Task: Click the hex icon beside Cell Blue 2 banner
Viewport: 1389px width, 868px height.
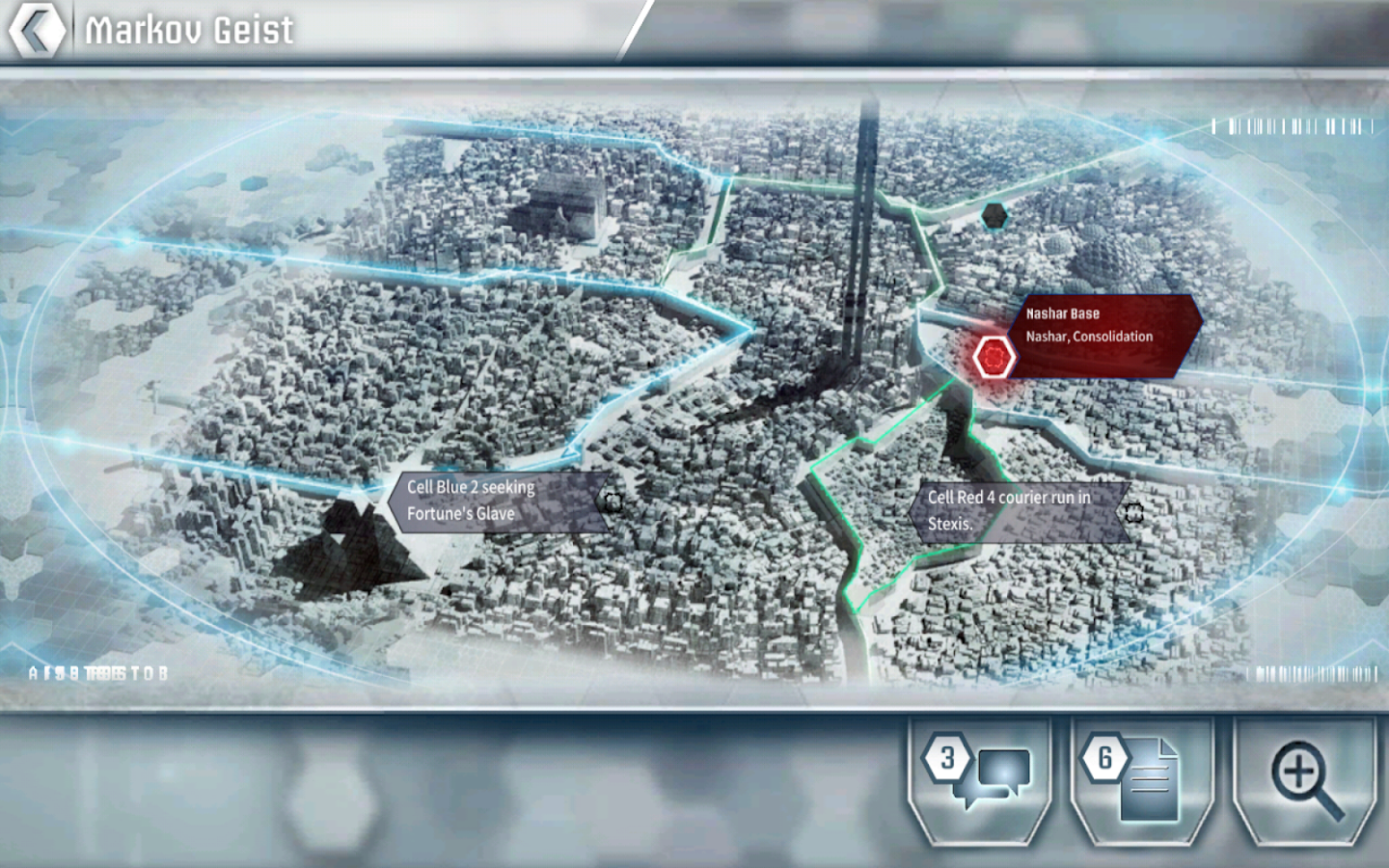Action: [x=612, y=501]
